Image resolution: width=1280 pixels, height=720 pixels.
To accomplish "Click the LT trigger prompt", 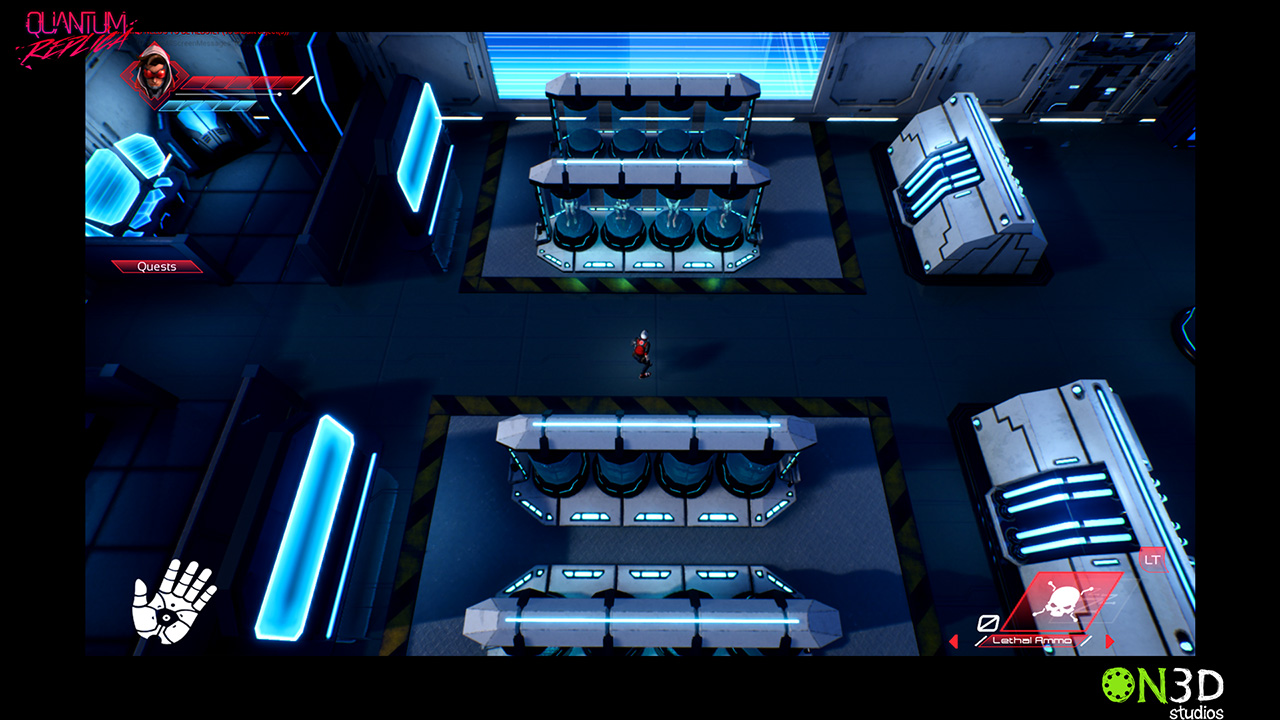I will tap(1155, 561).
